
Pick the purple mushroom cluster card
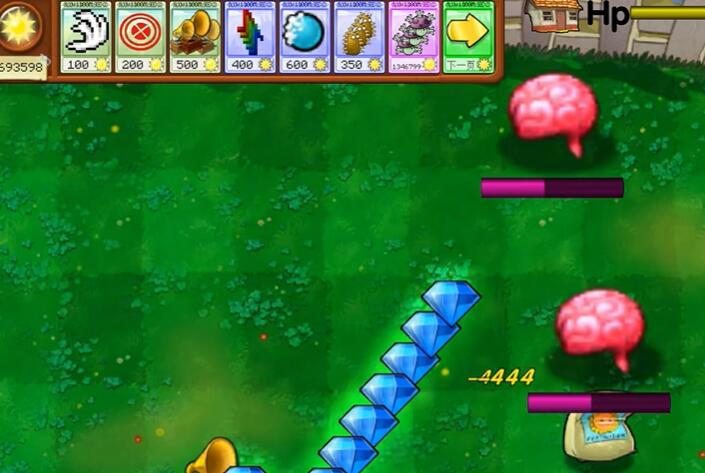413,36
